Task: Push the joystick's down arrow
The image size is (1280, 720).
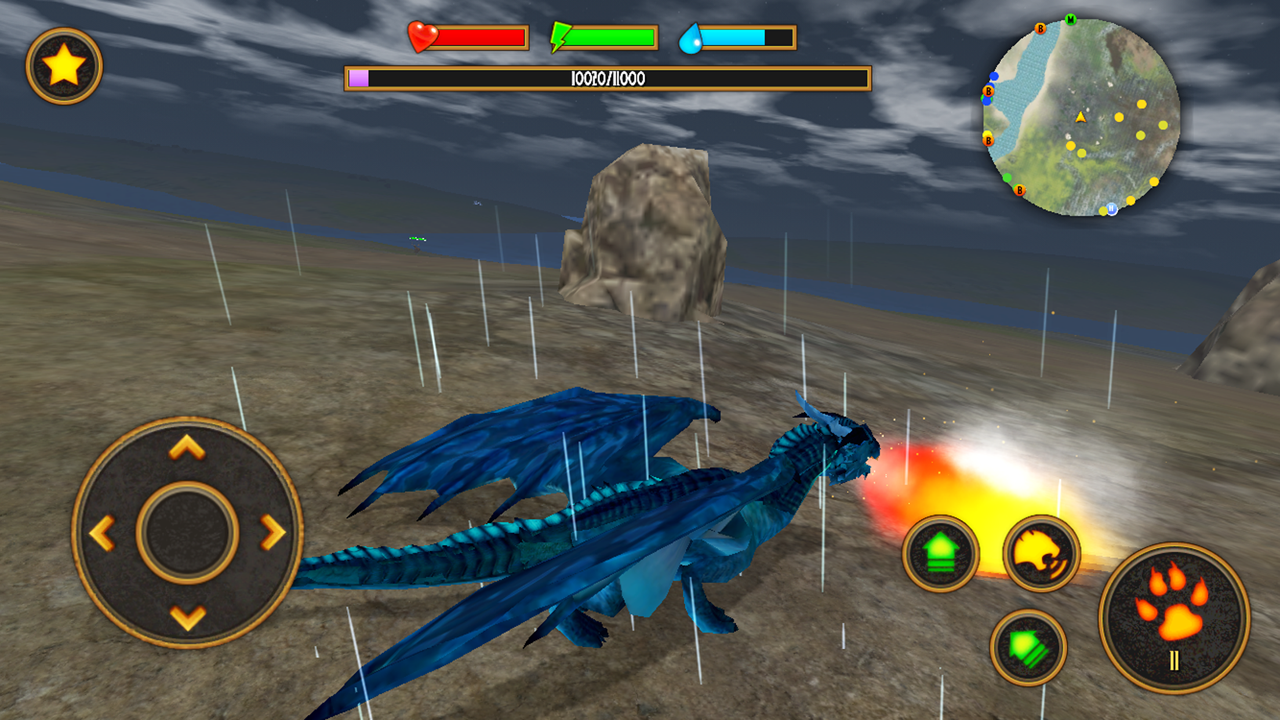Action: point(187,617)
